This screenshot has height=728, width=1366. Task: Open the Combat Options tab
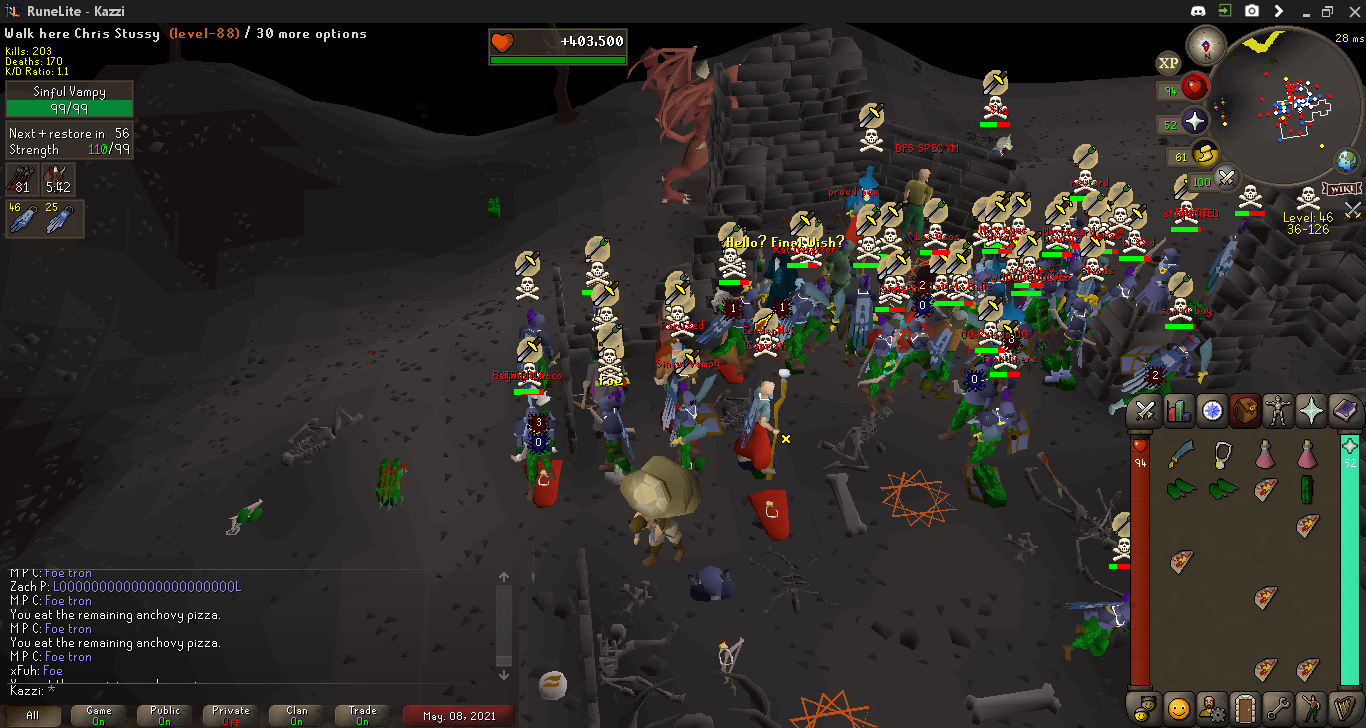[x=1144, y=410]
